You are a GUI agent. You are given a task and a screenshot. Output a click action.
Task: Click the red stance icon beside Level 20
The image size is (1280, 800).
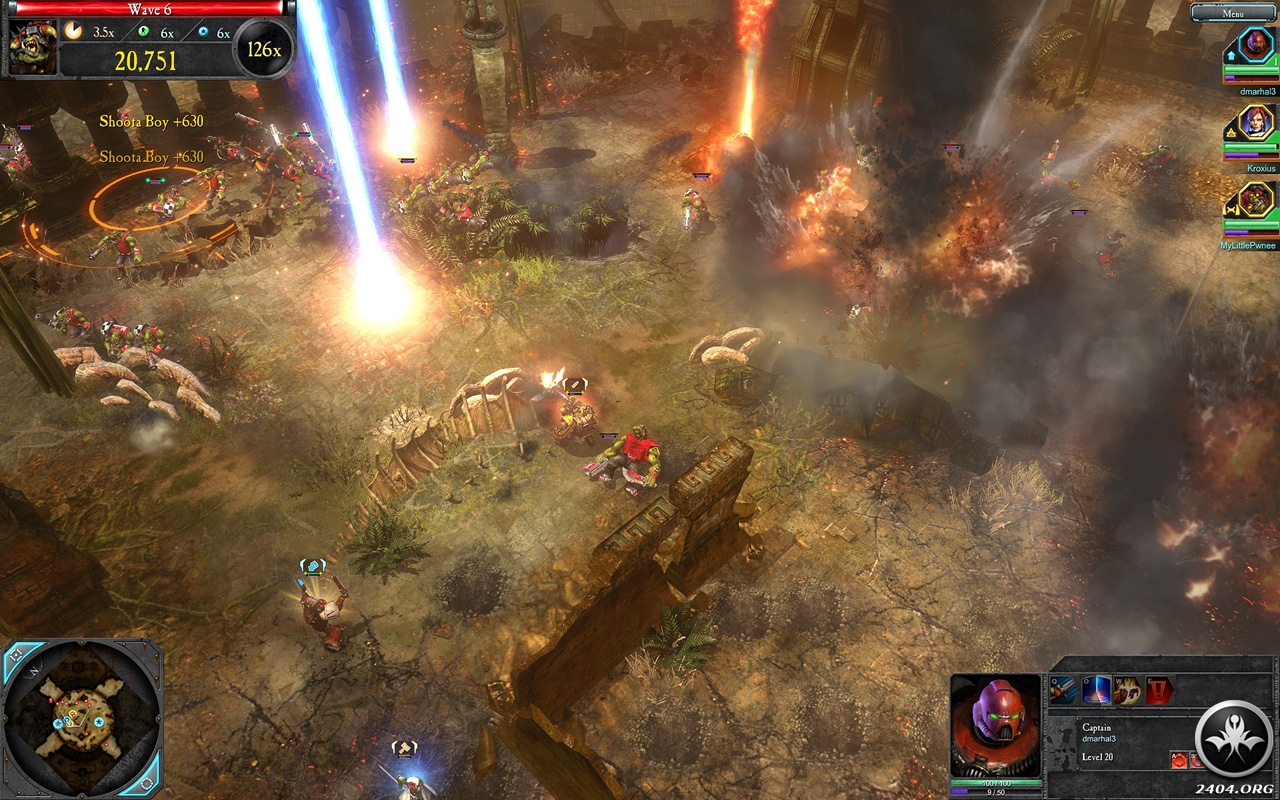point(1180,760)
